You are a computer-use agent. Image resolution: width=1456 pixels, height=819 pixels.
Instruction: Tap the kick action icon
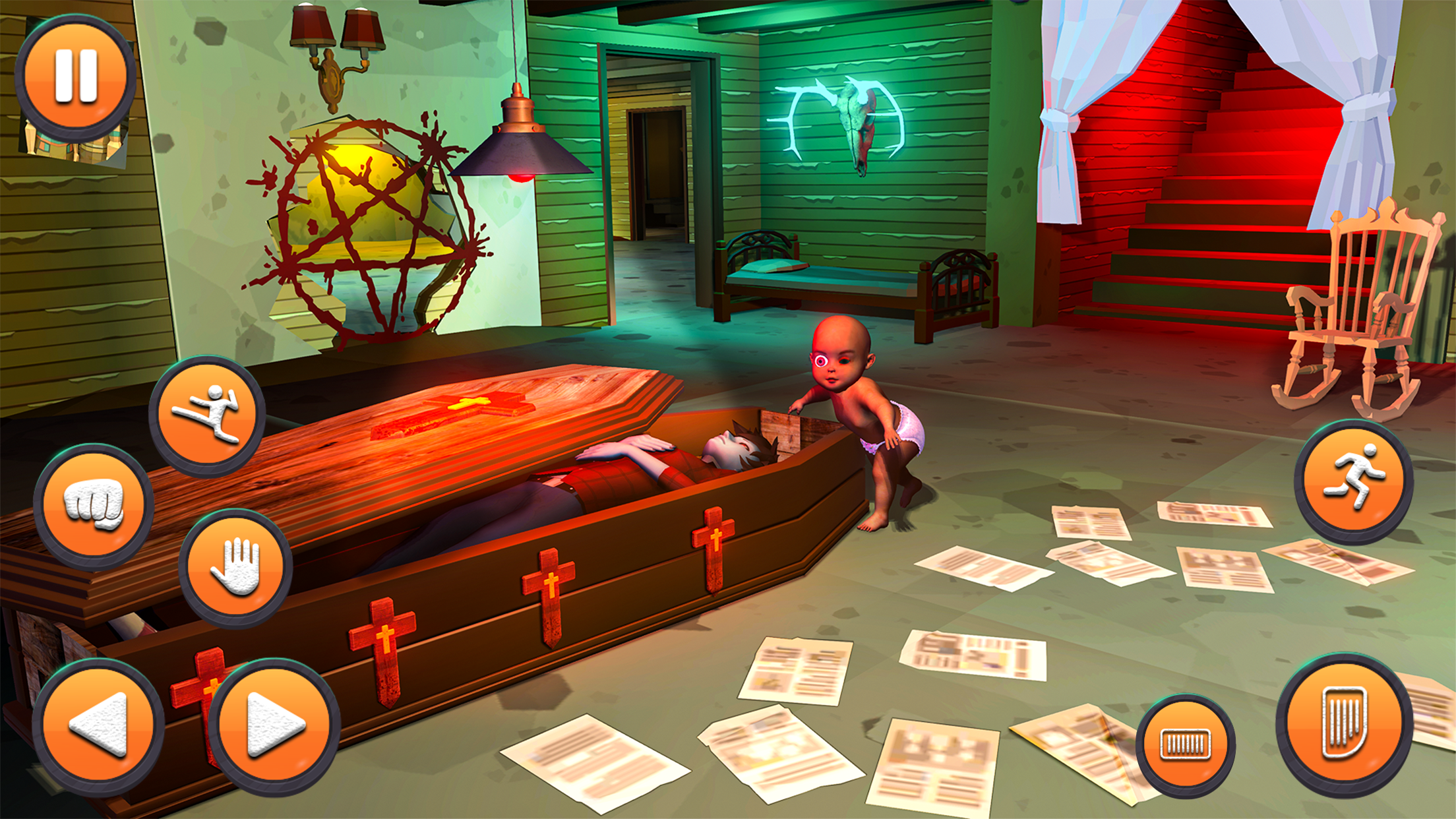(208, 415)
